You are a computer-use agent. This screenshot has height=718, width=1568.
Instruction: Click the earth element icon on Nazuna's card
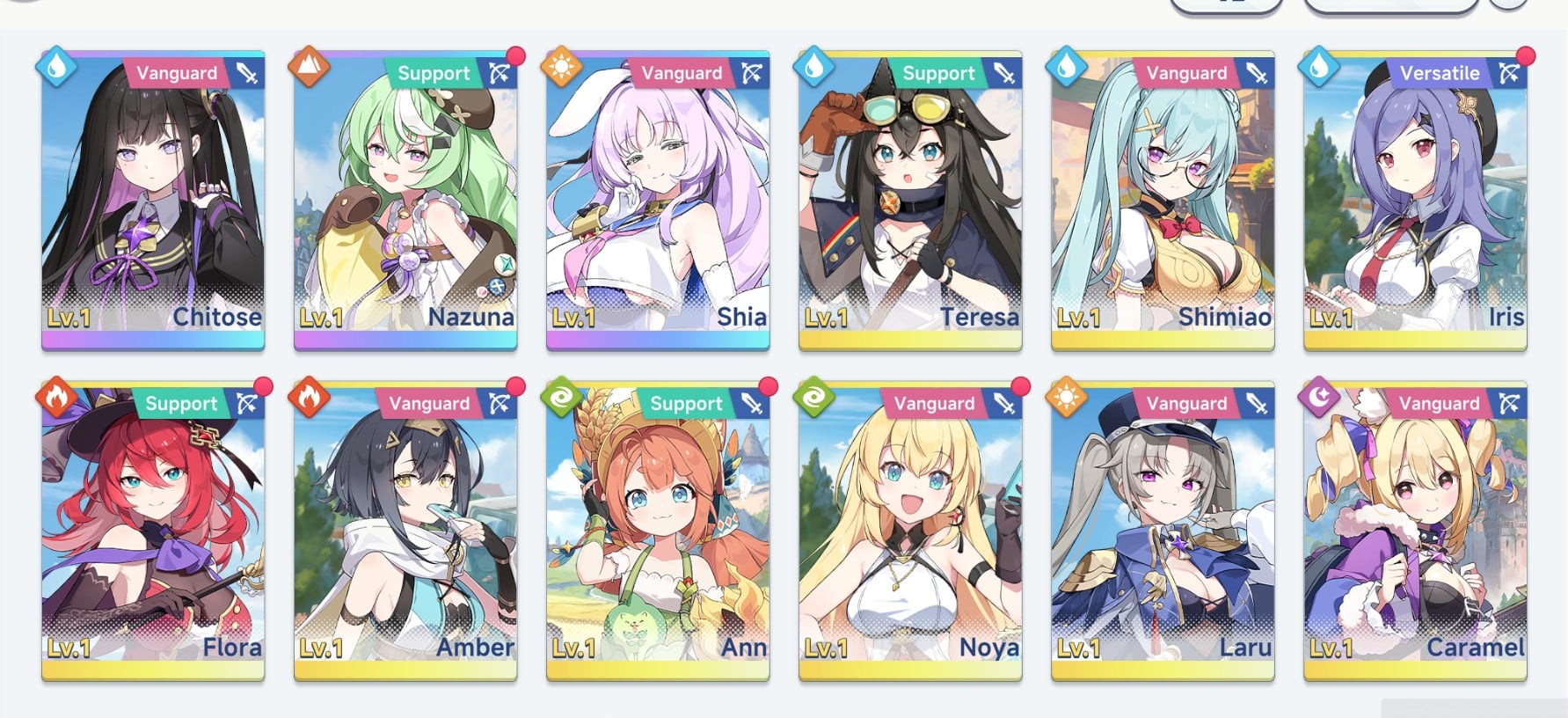[308, 66]
